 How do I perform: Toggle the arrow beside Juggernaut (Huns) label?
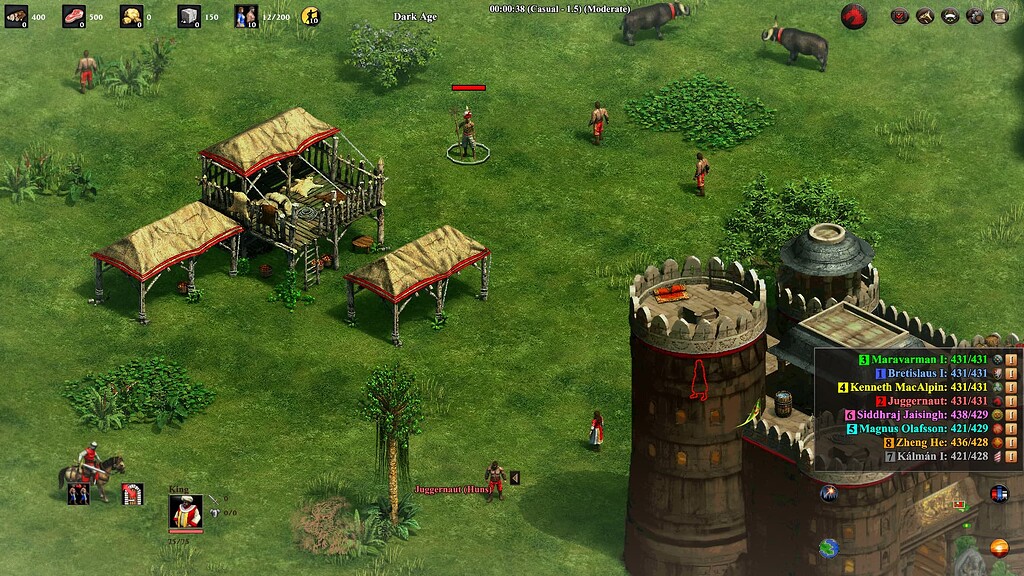pos(515,478)
